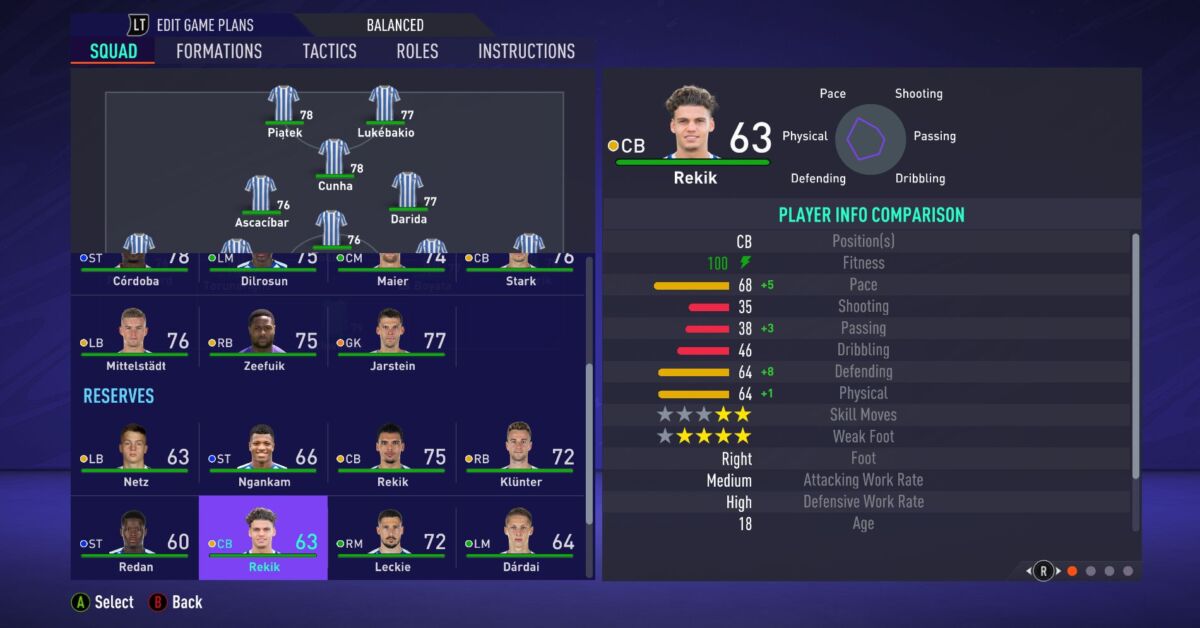
Task: Go to the Instructions tab
Action: (526, 51)
